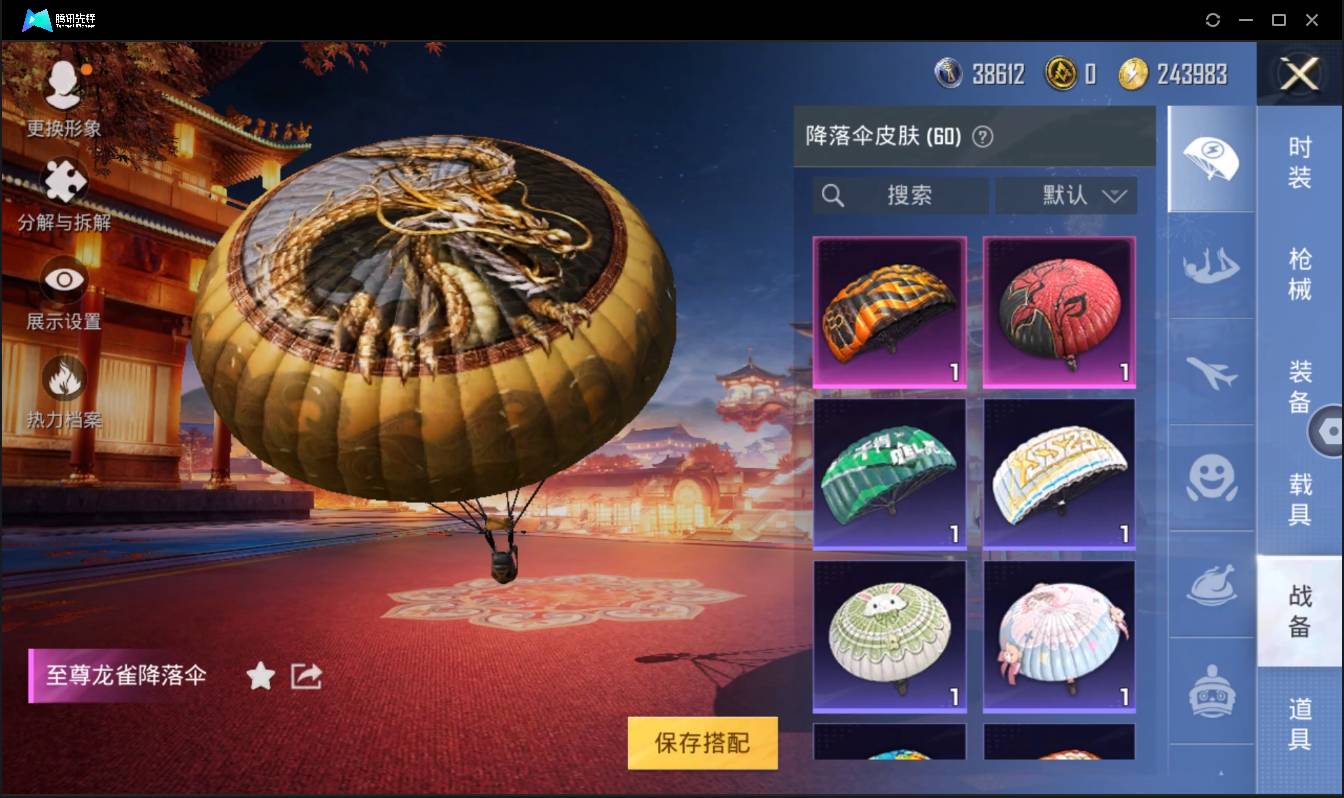
Task: Switch to the 时装 tab
Action: point(1300,165)
